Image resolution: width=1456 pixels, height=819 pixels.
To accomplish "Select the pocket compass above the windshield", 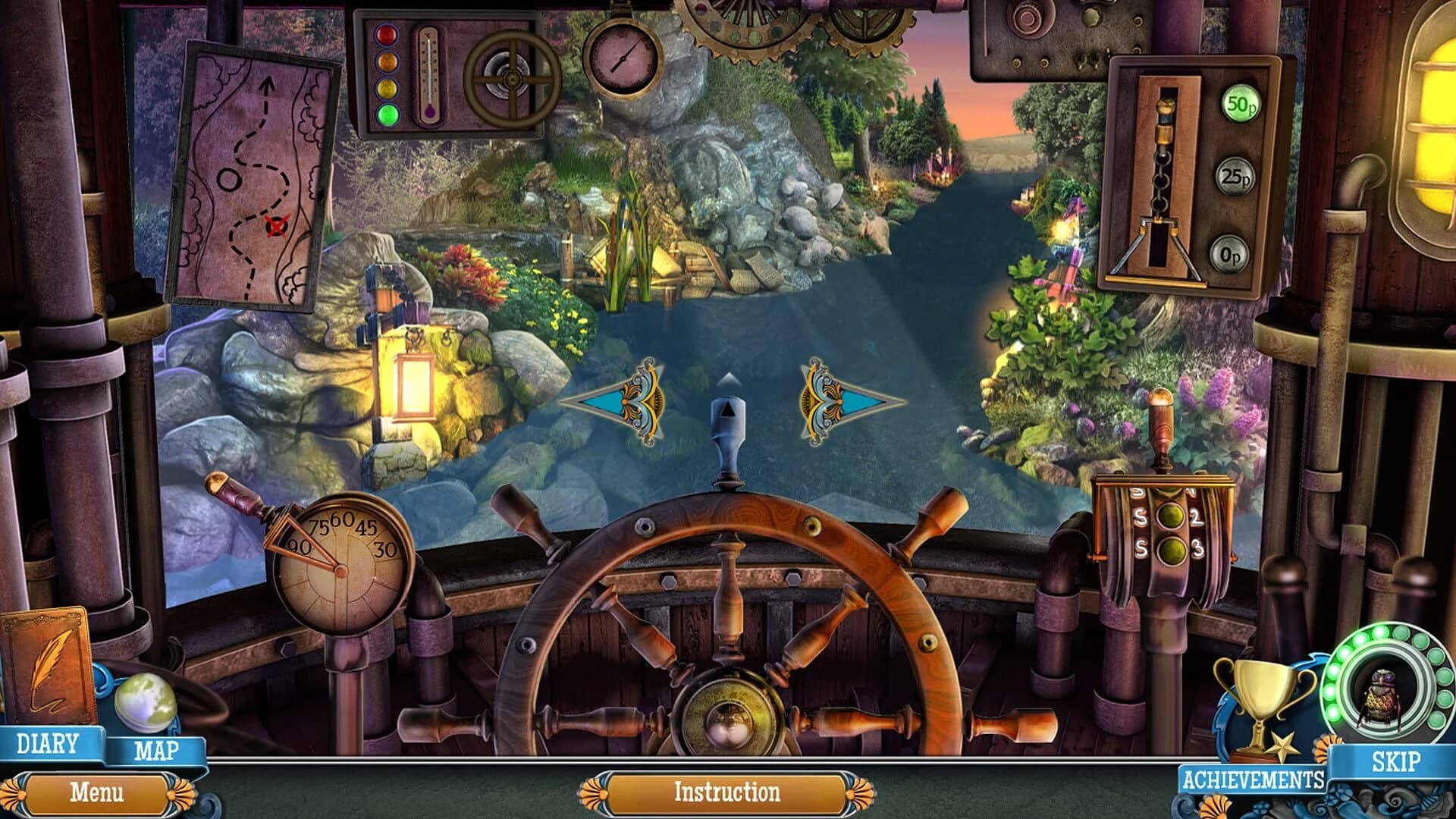I will click(623, 57).
